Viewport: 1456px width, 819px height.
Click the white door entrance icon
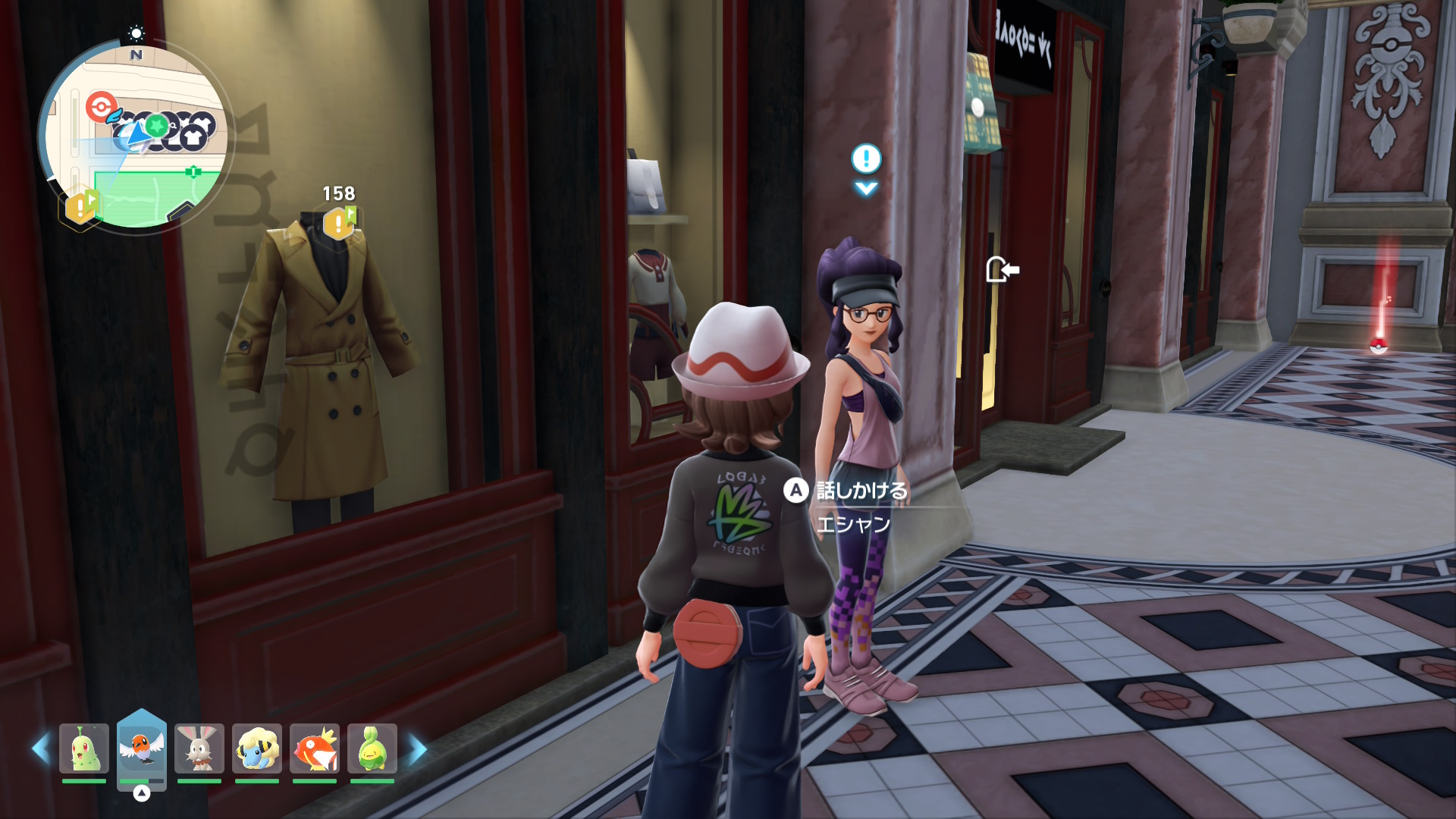pos(1001,269)
